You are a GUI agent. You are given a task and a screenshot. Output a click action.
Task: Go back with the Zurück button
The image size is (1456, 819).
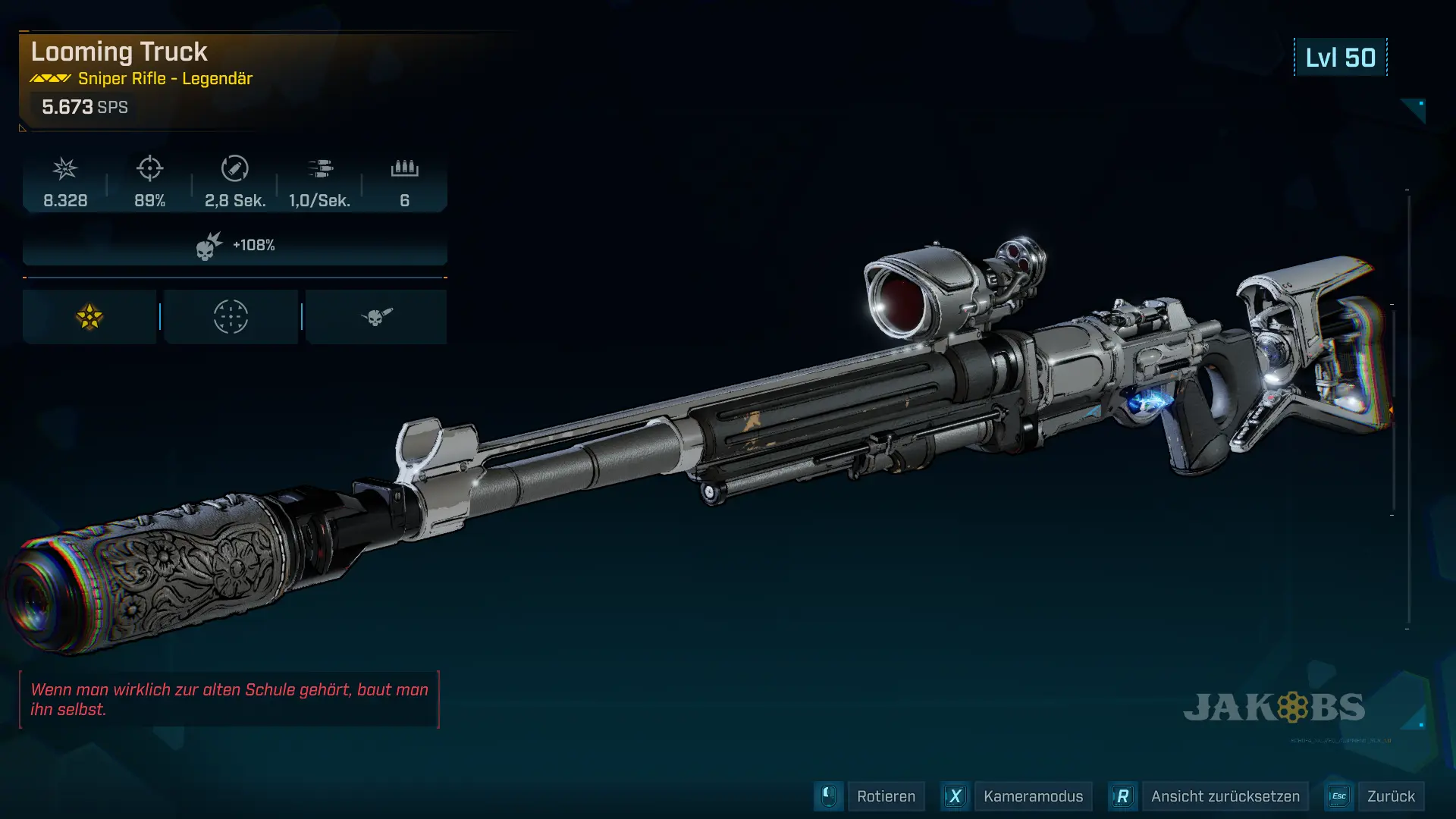[x=1390, y=796]
